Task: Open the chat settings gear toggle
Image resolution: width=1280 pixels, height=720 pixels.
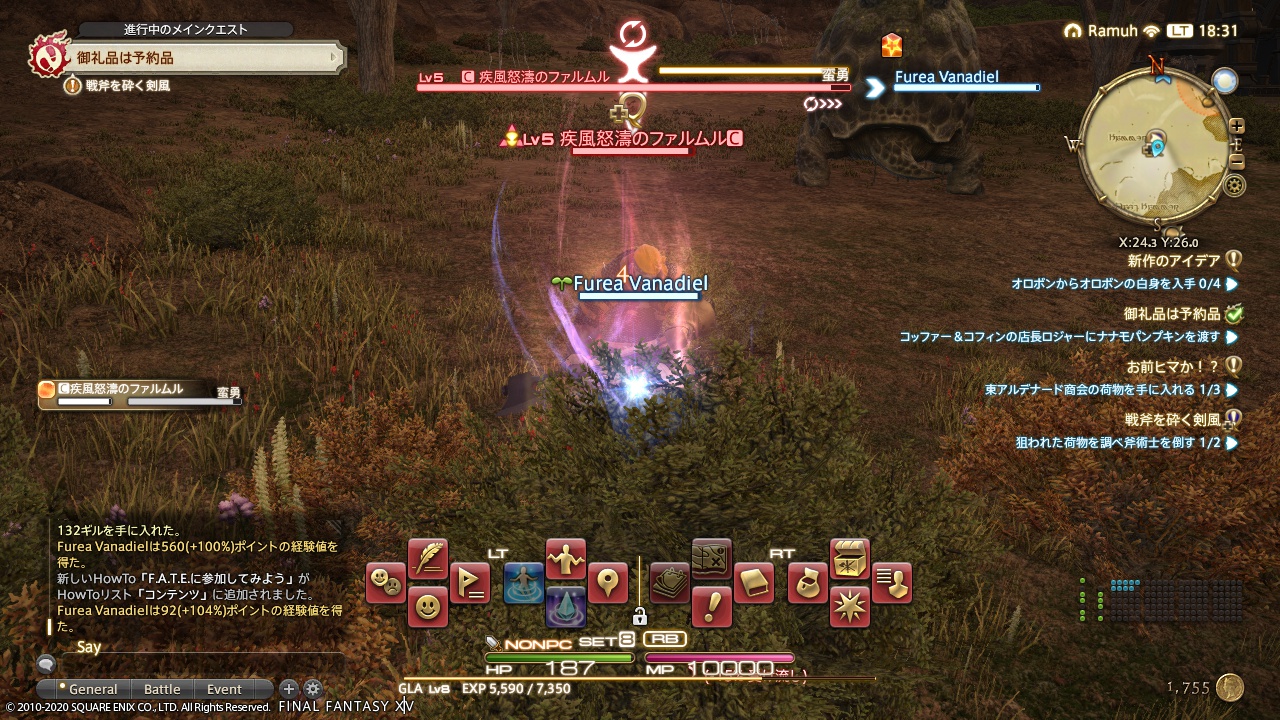Action: tap(313, 690)
